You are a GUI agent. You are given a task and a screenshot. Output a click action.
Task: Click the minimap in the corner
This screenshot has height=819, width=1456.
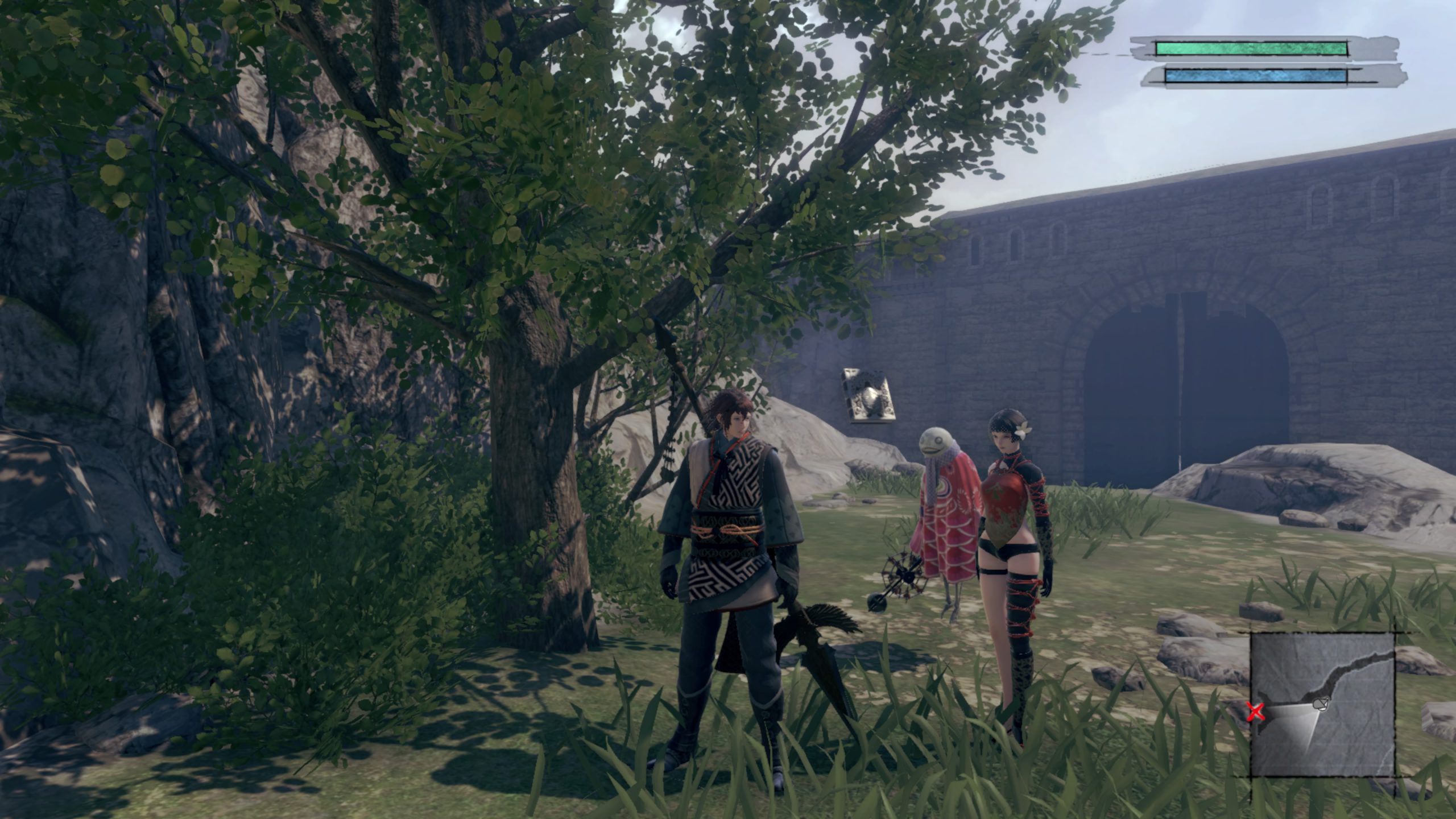pos(1322,705)
